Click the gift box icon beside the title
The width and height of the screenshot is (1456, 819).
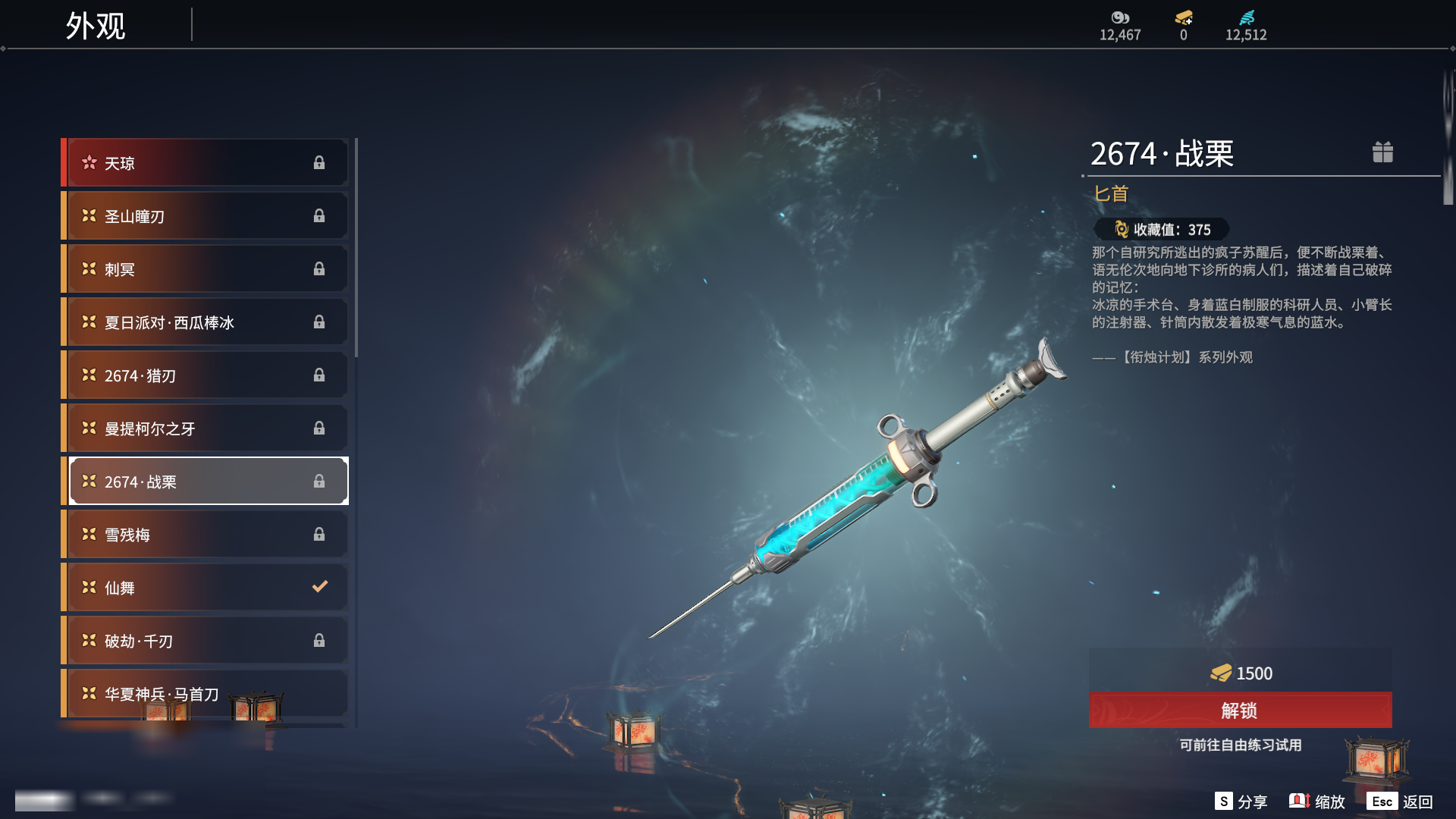point(1382,152)
